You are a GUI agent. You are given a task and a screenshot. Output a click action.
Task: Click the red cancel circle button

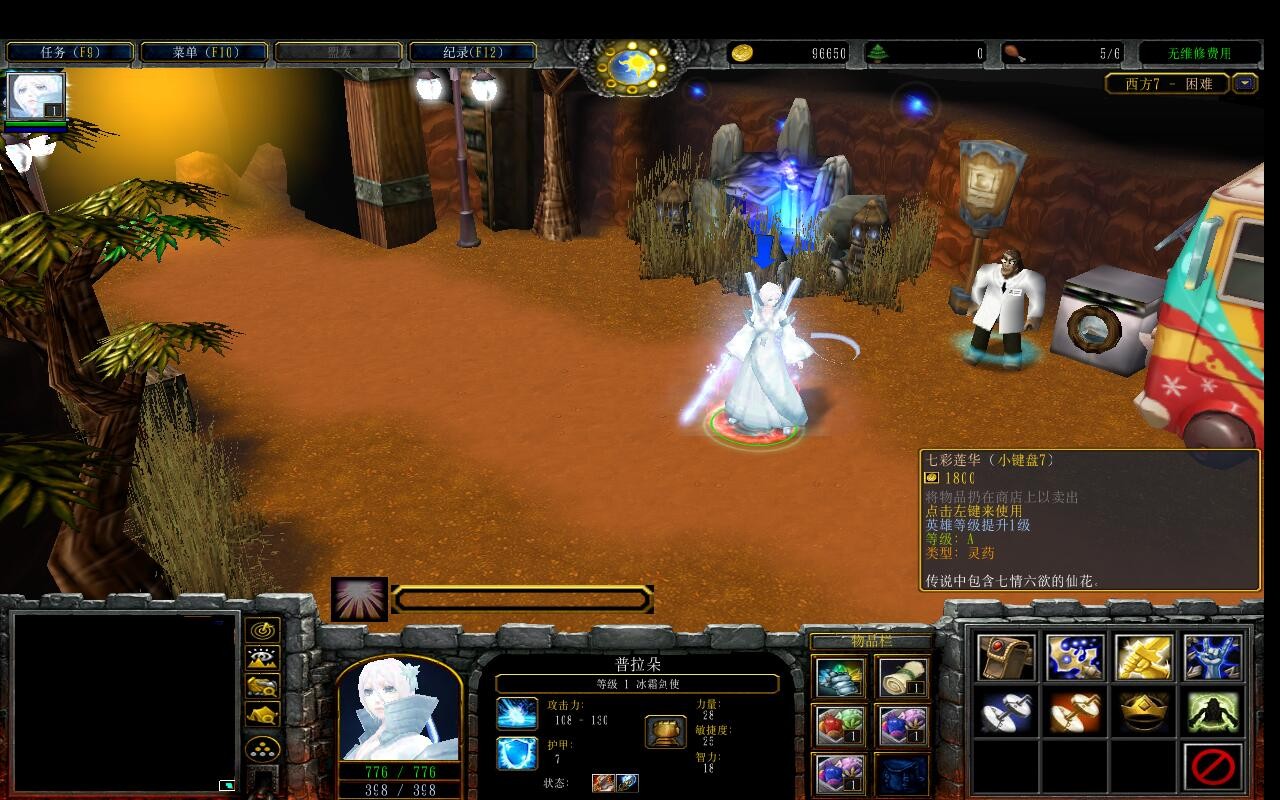click(x=1213, y=767)
